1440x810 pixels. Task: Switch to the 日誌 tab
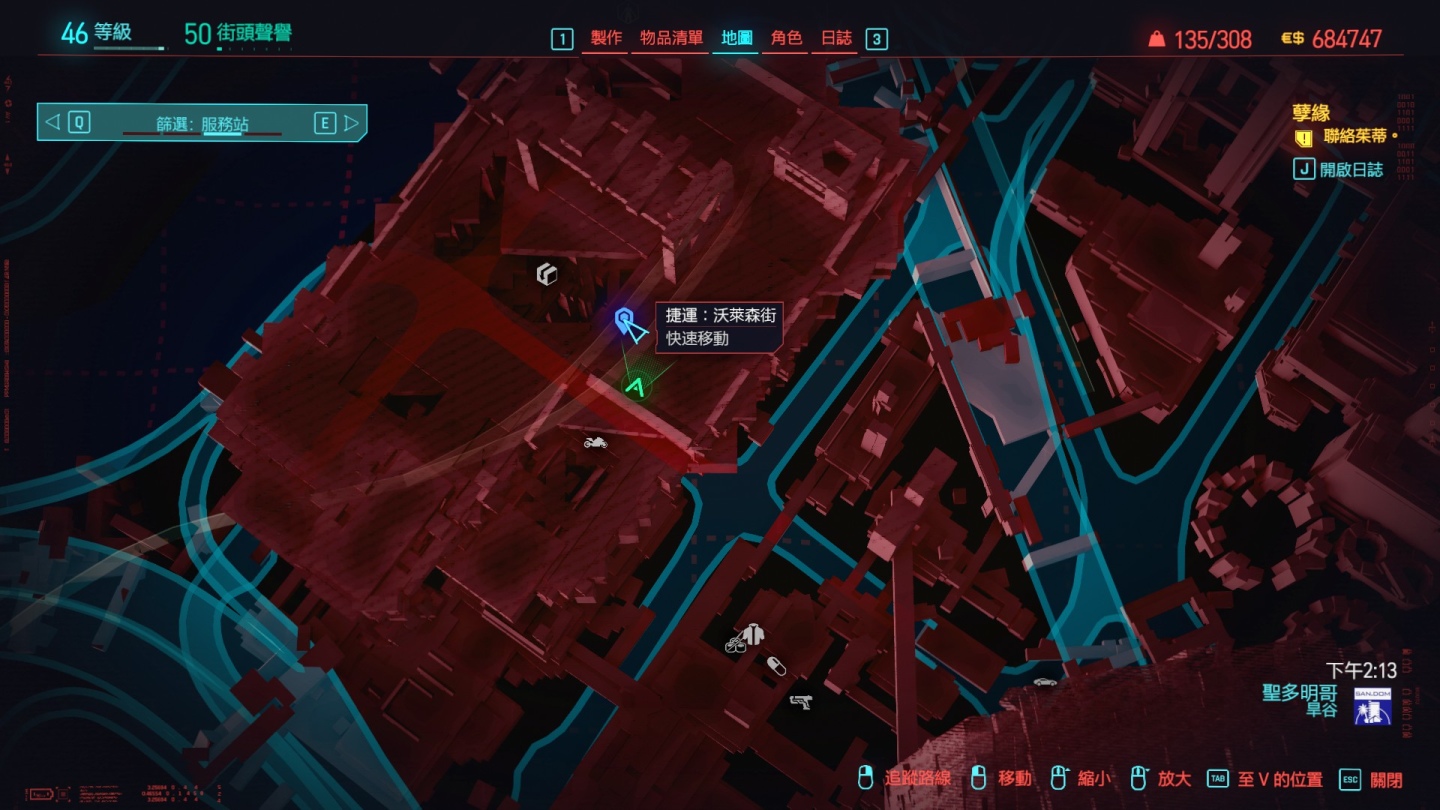[836, 38]
